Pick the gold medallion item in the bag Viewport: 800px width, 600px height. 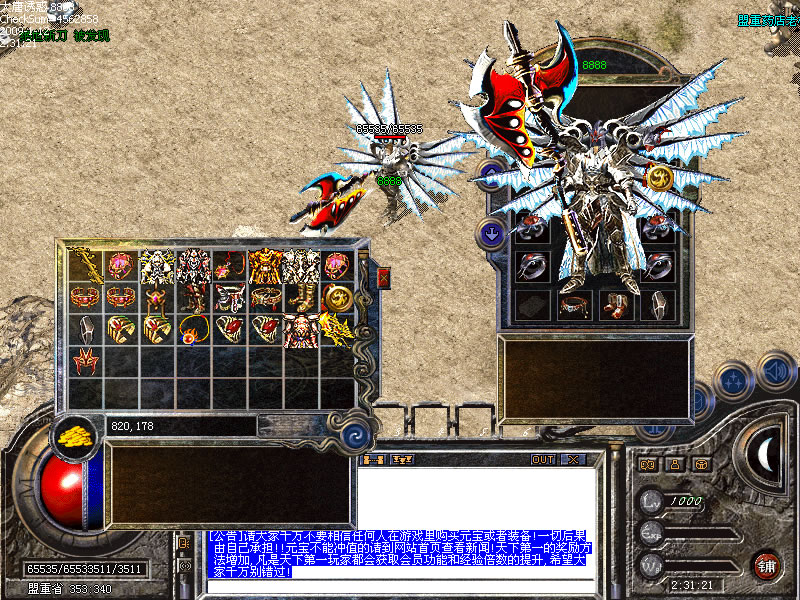pos(338,297)
